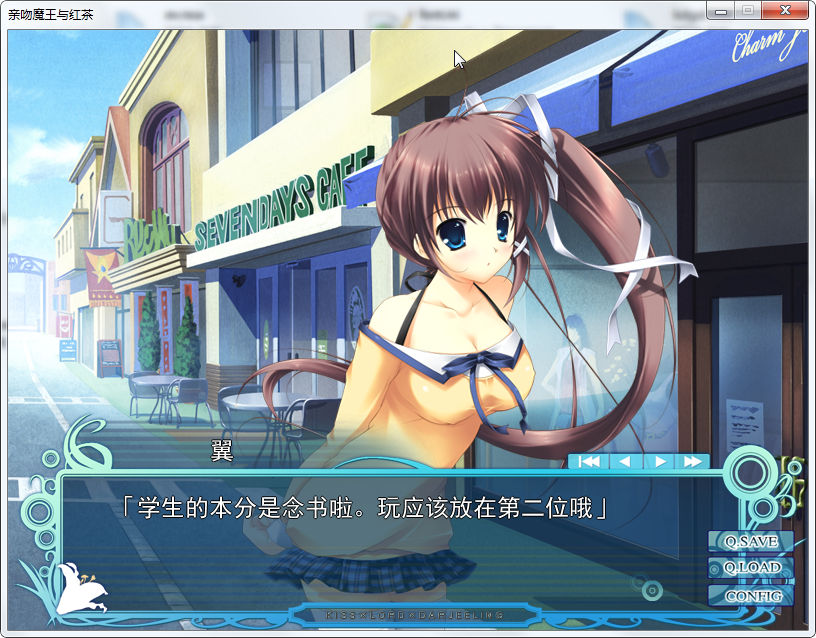Open the CONFIG settings
The width and height of the screenshot is (816, 638).
[x=751, y=595]
